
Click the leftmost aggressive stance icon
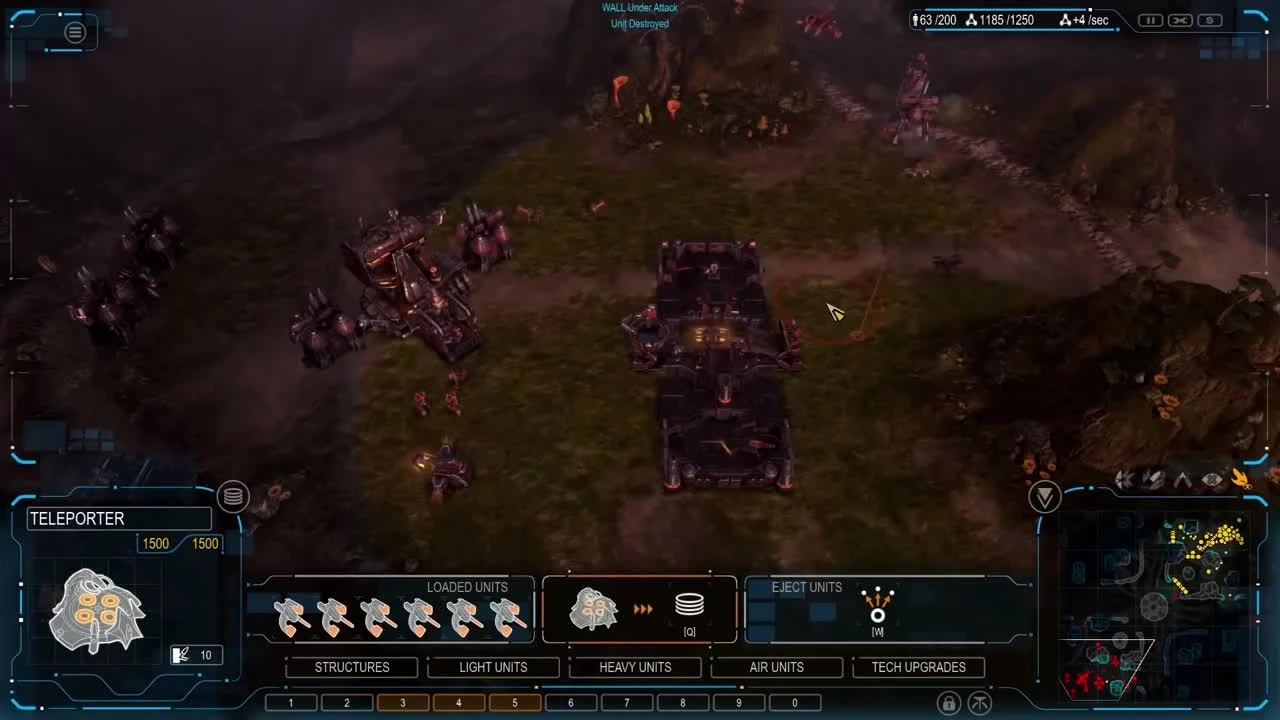(1125, 478)
